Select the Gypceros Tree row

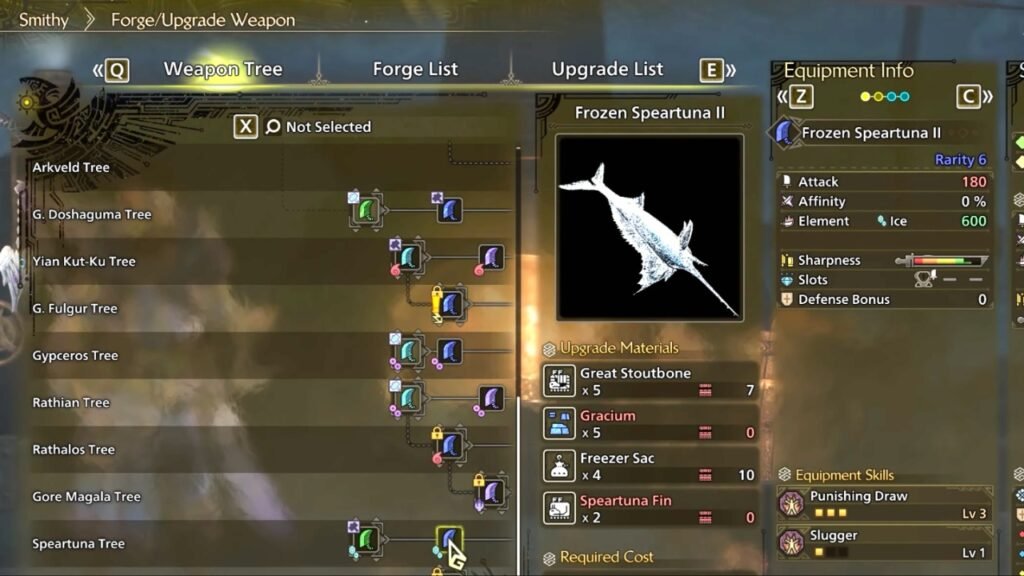75,355
